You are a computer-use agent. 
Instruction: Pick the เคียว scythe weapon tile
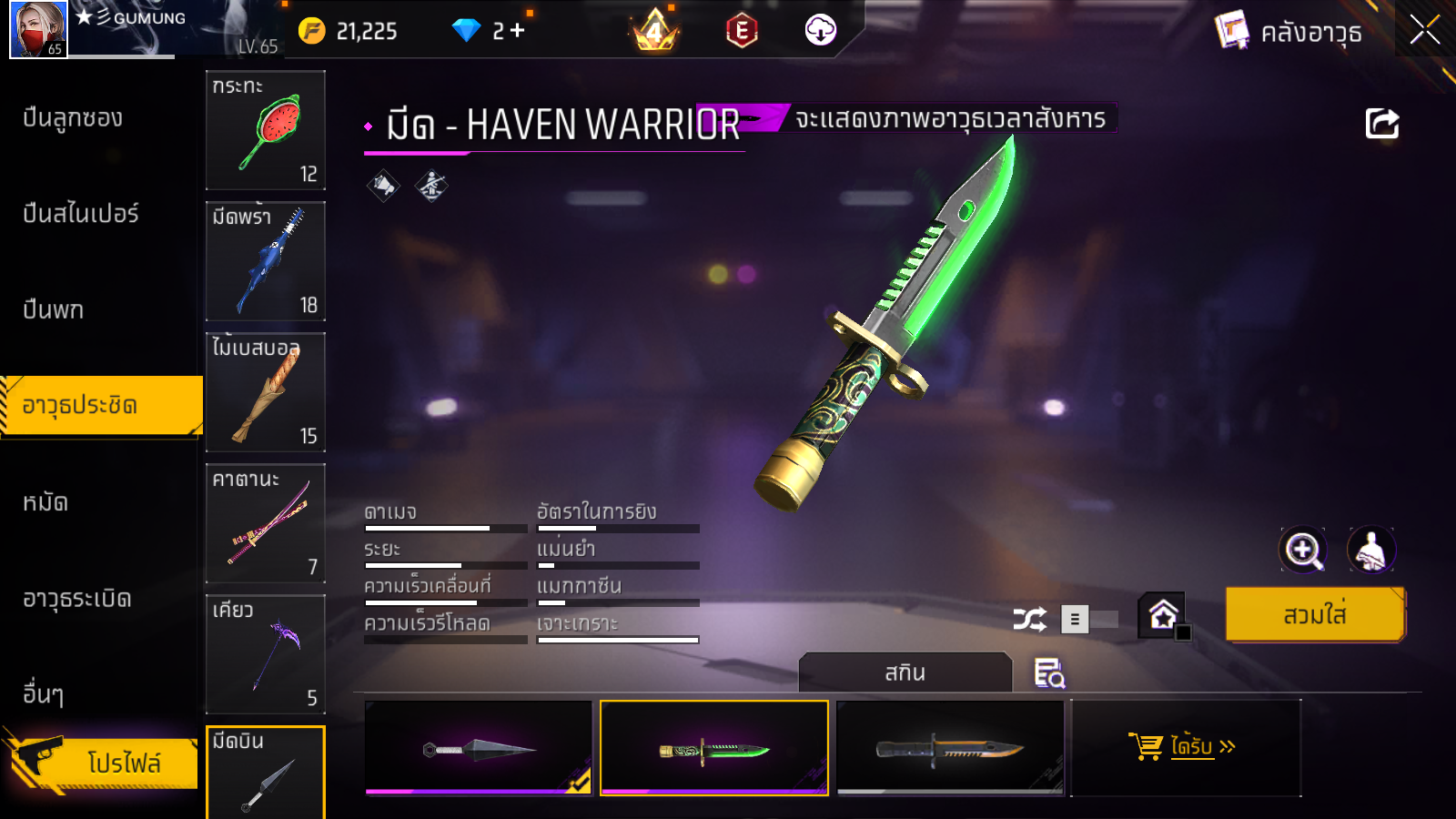(266, 654)
